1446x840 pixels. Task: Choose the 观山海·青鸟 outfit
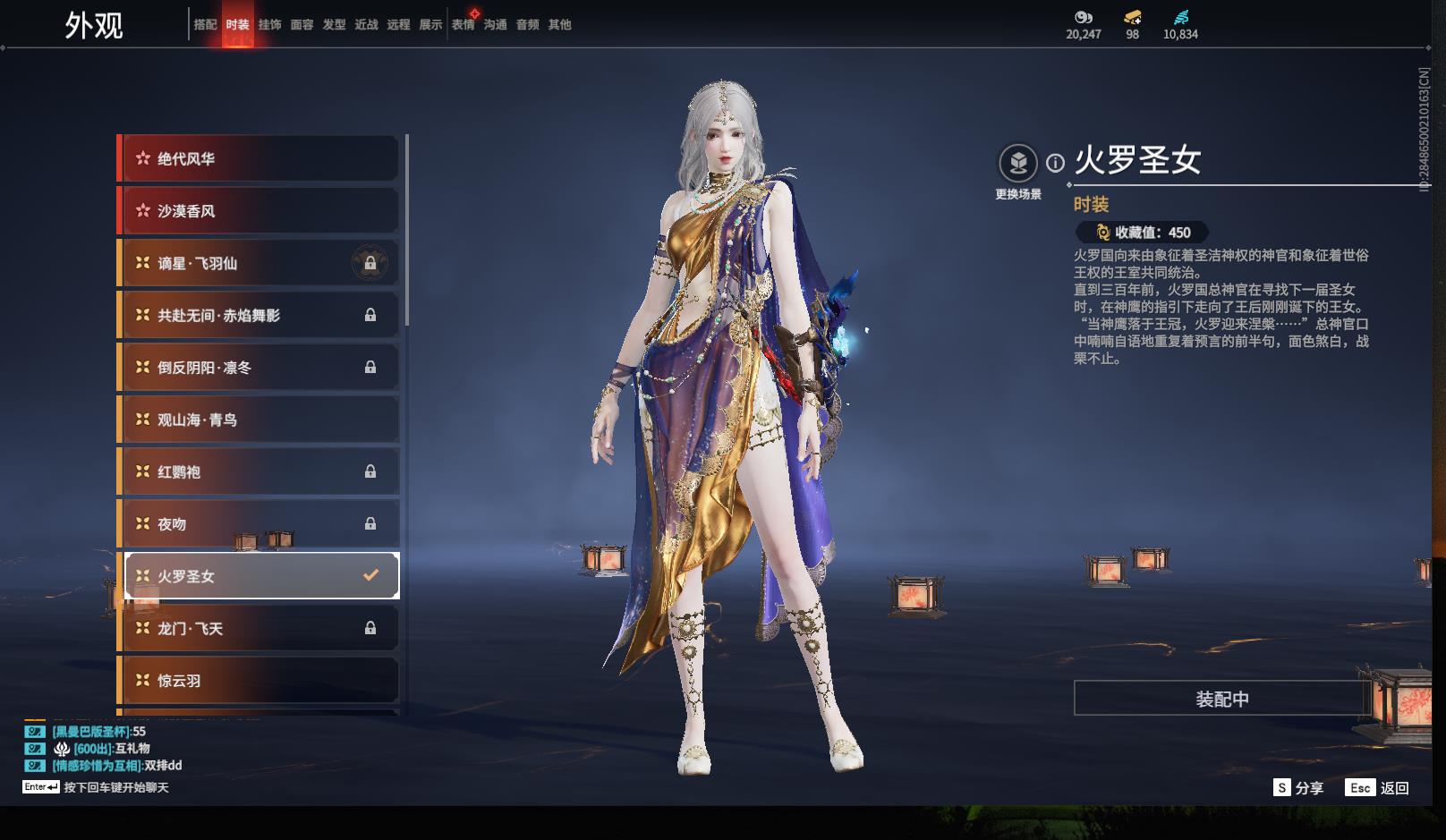[259, 420]
